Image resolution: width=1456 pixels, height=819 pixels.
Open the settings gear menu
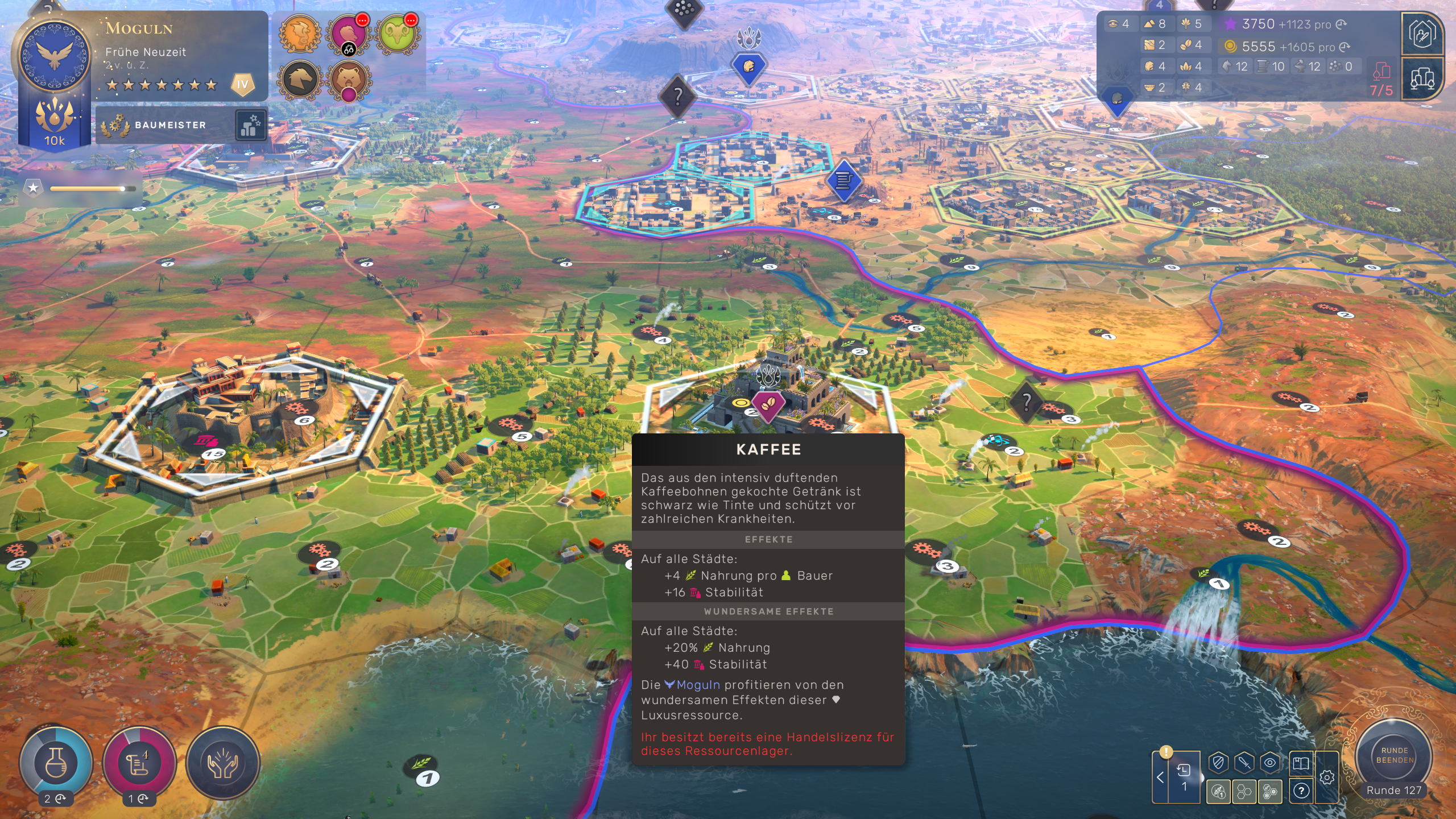coord(1327,777)
